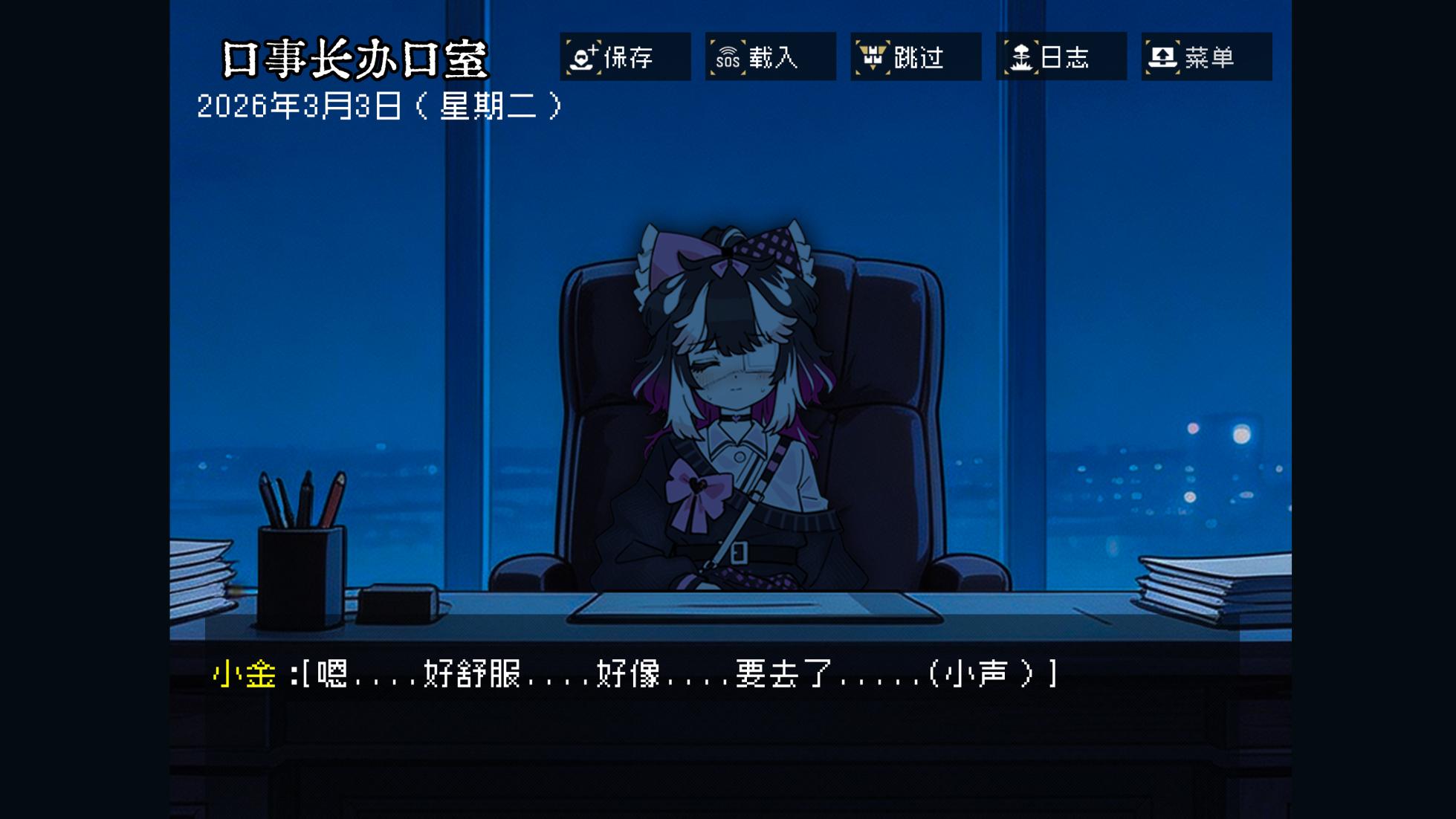Viewport: 1456px width, 819px height.
Task: Open the 日志 dialogue history
Action: click(x=1066, y=58)
